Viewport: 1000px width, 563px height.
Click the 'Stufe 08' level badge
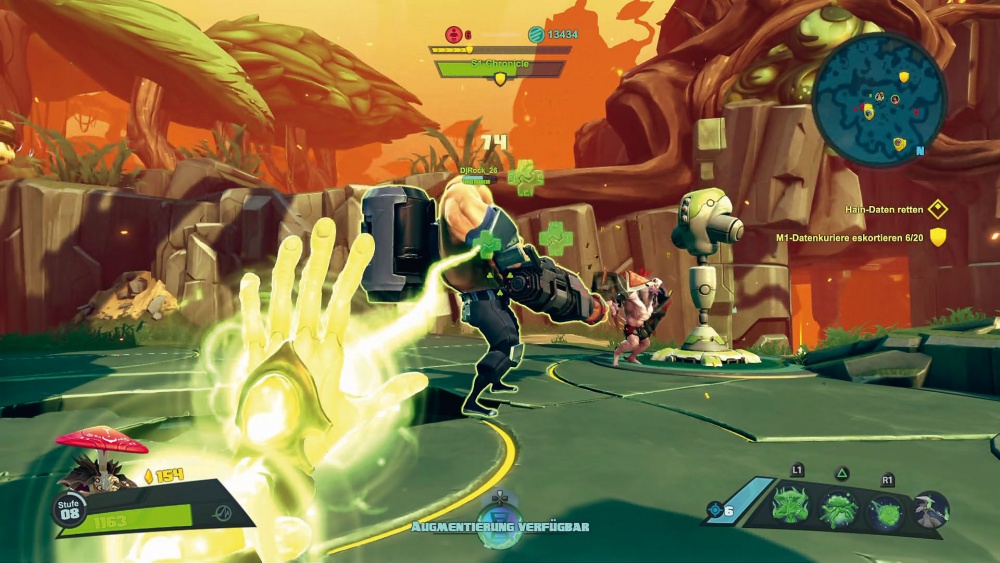click(70, 509)
